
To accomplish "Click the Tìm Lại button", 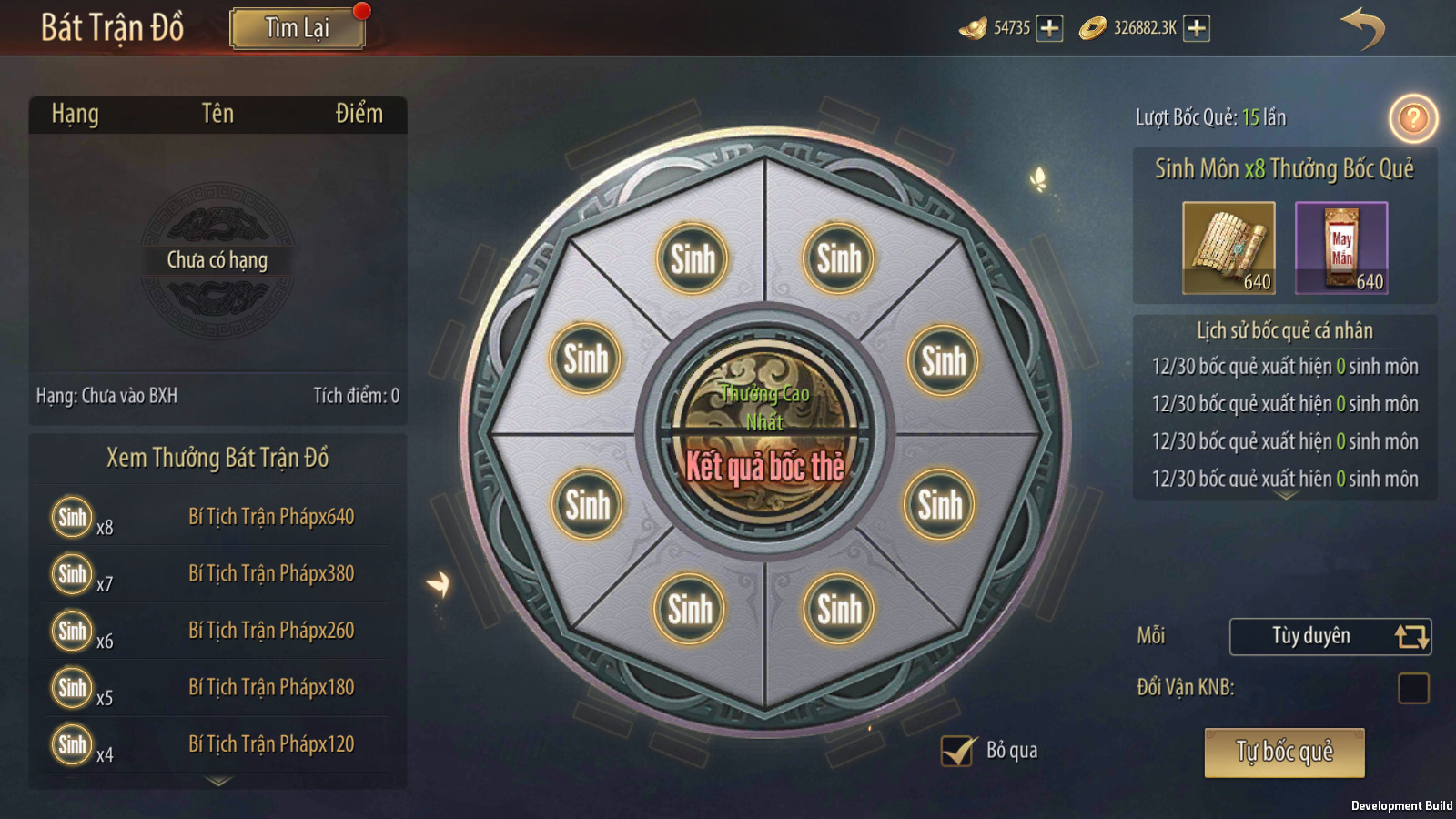I will (x=298, y=28).
